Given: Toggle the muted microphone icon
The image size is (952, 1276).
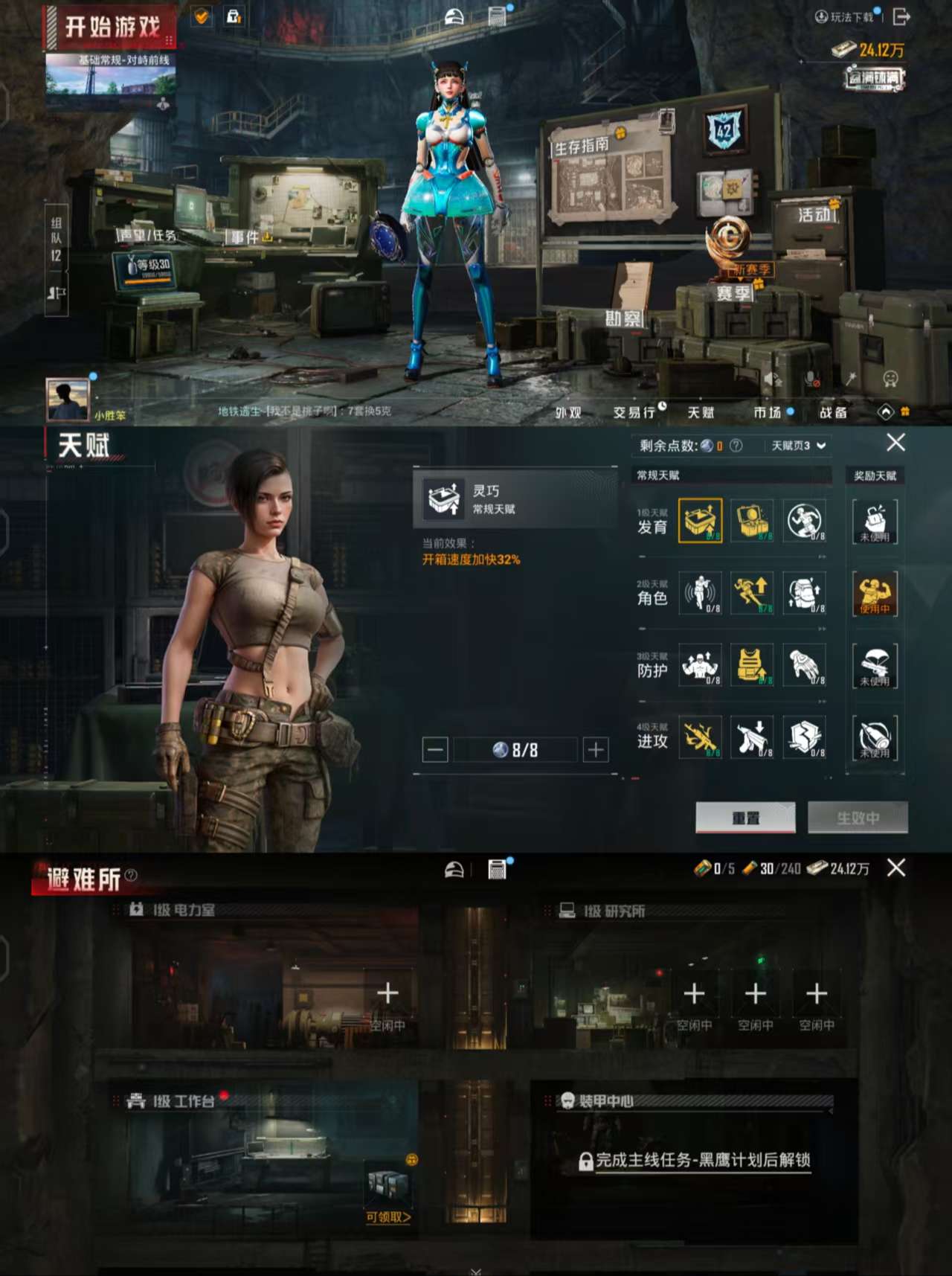Looking at the screenshot, I should click(x=811, y=378).
